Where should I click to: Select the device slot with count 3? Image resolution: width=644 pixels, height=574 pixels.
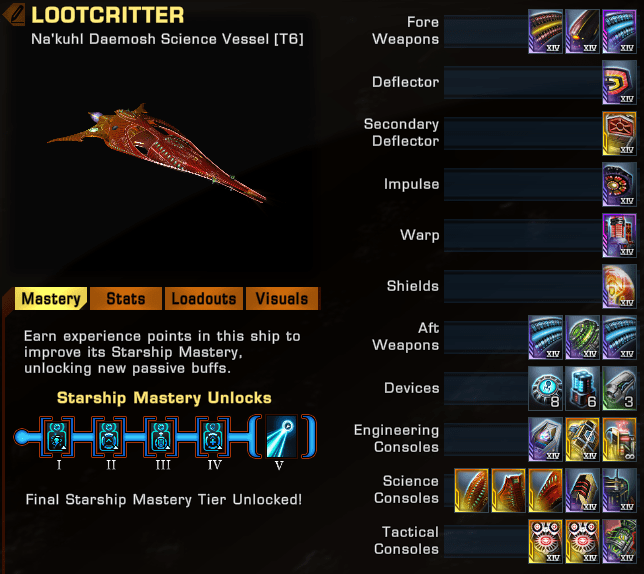[x=620, y=388]
